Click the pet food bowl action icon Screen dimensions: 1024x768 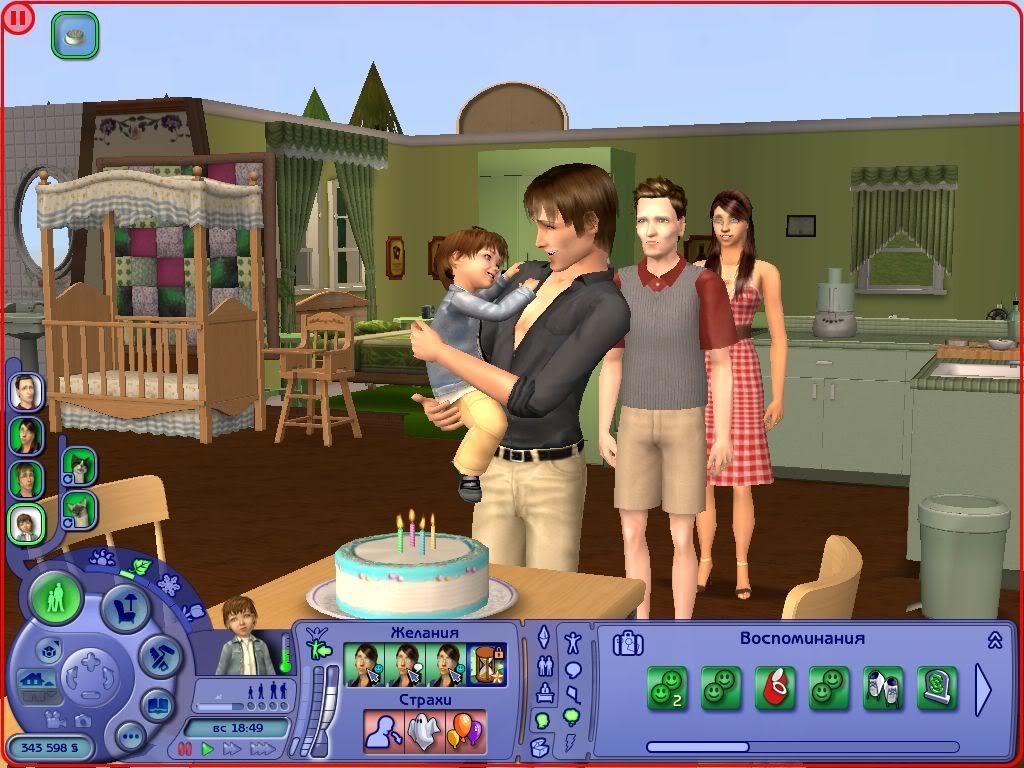click(x=75, y=36)
